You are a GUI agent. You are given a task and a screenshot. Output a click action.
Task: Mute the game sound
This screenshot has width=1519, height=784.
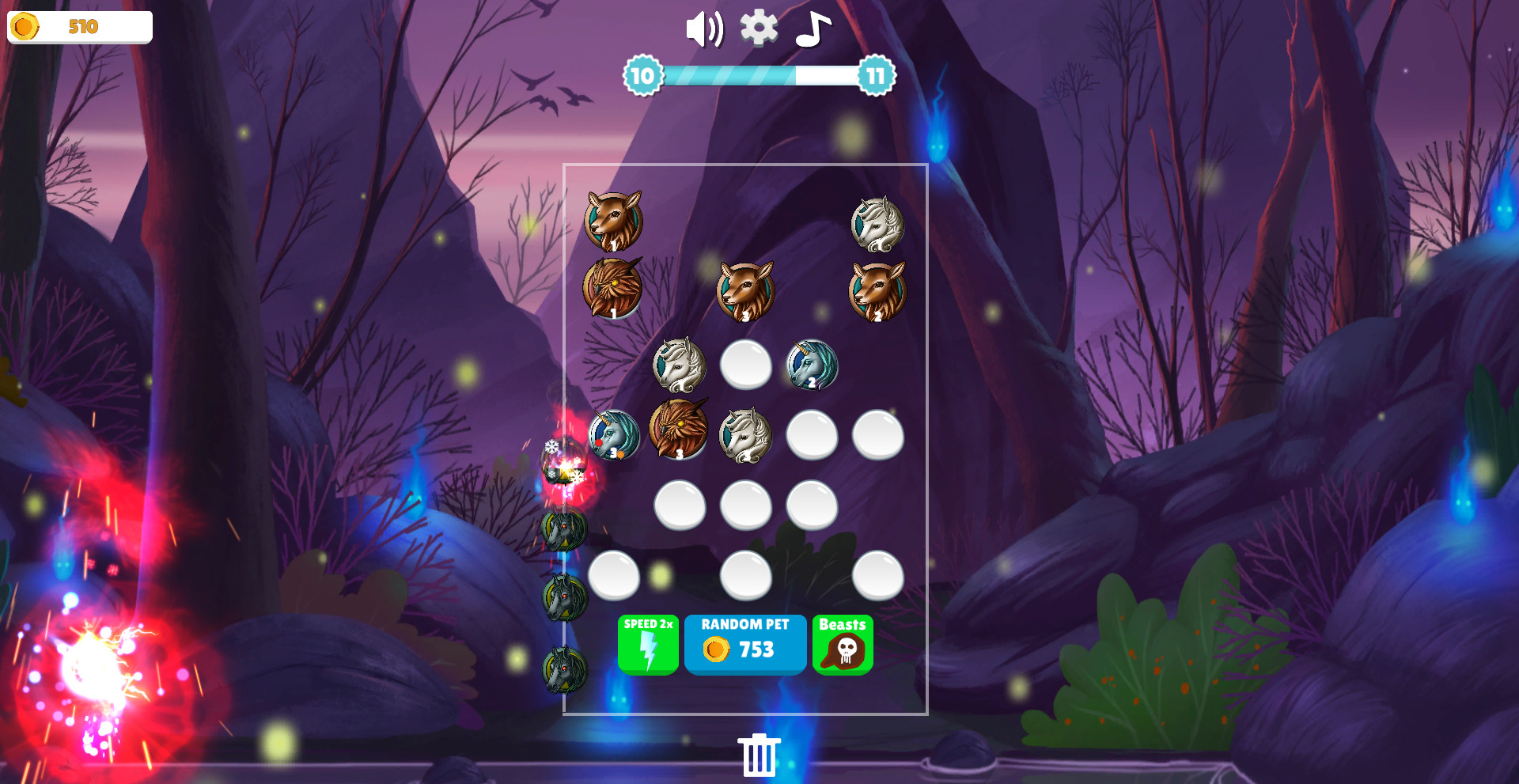click(703, 29)
